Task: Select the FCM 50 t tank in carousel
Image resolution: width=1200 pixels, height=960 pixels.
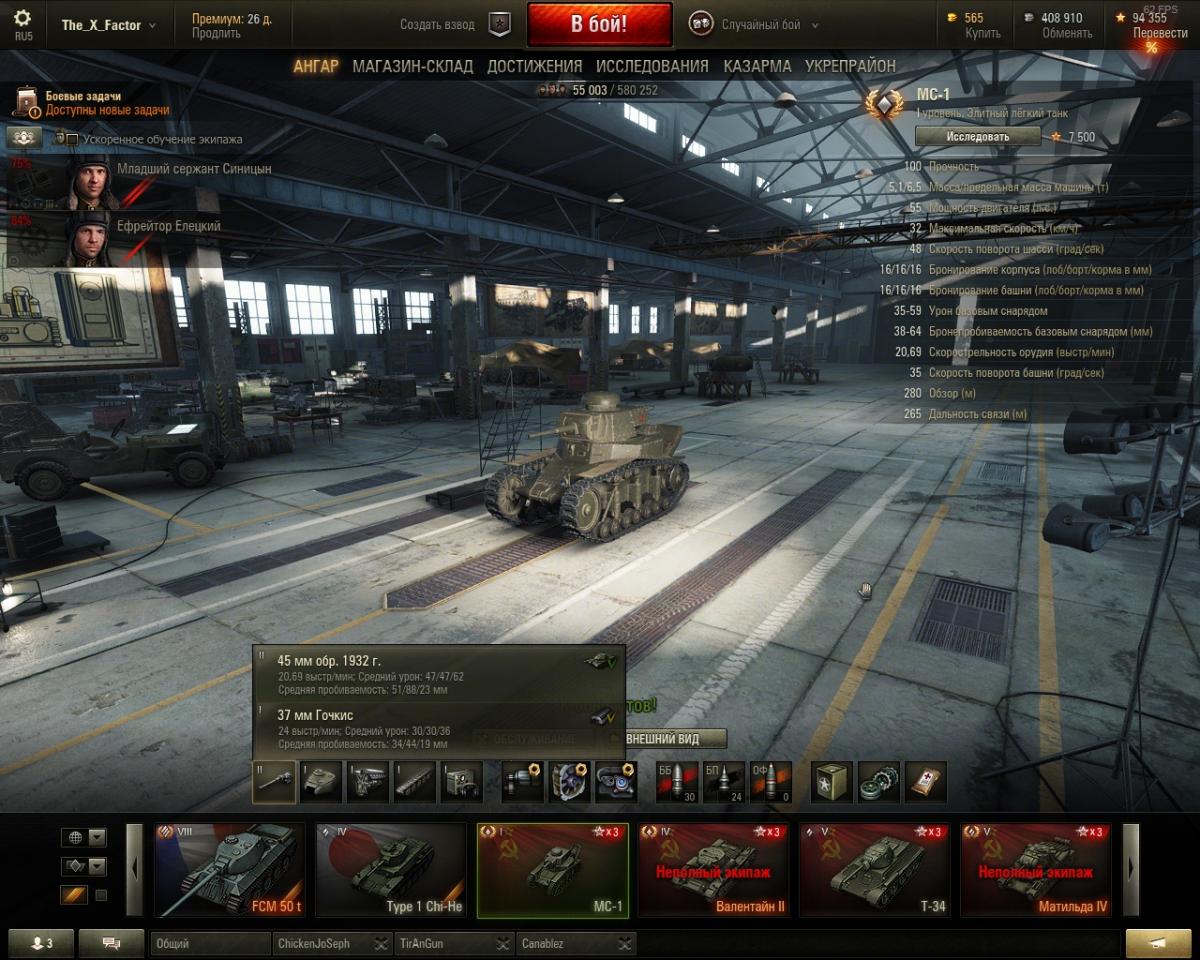Action: [x=230, y=869]
